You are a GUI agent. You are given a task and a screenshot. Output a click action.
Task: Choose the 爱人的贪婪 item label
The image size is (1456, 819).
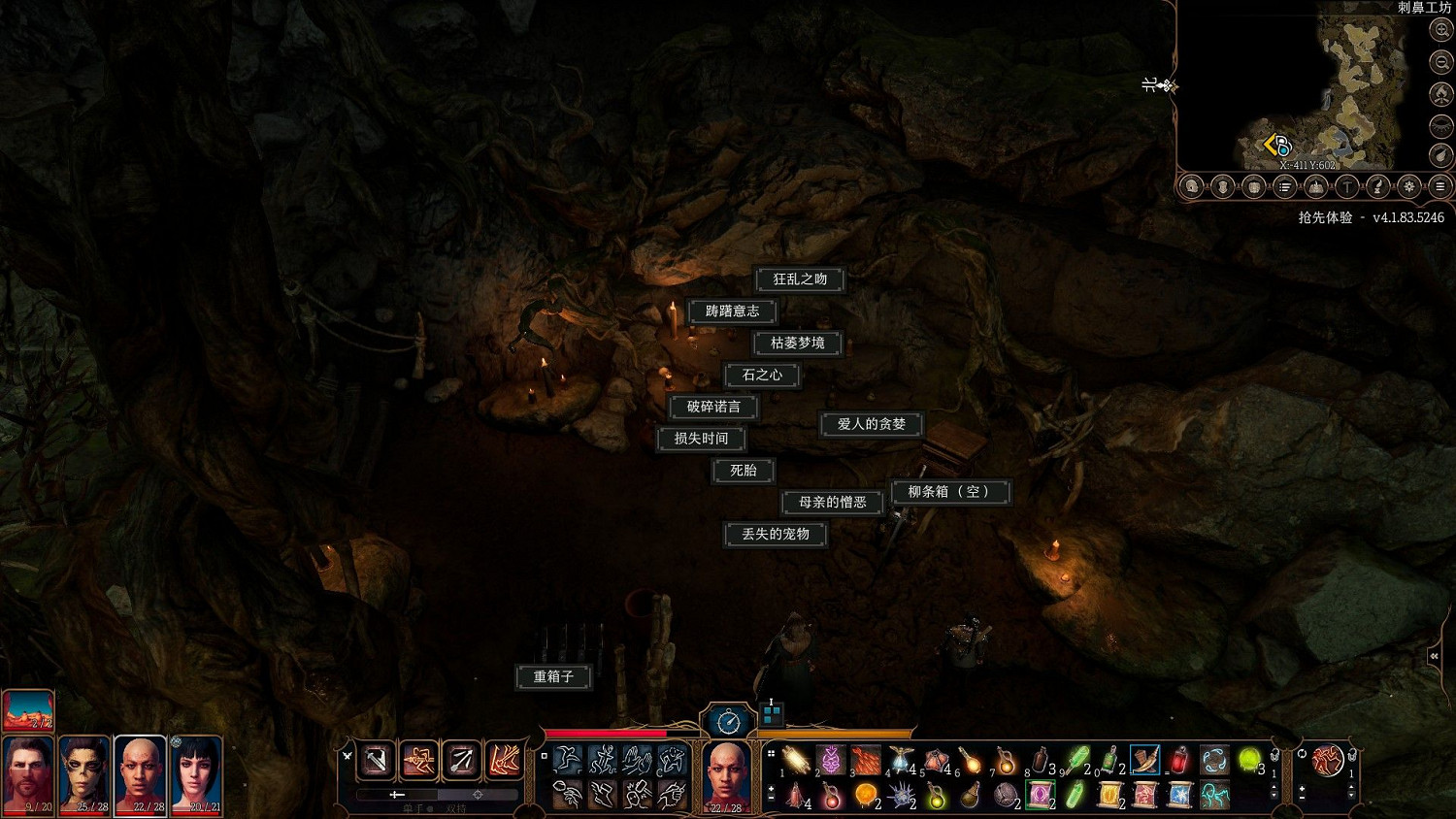click(871, 424)
